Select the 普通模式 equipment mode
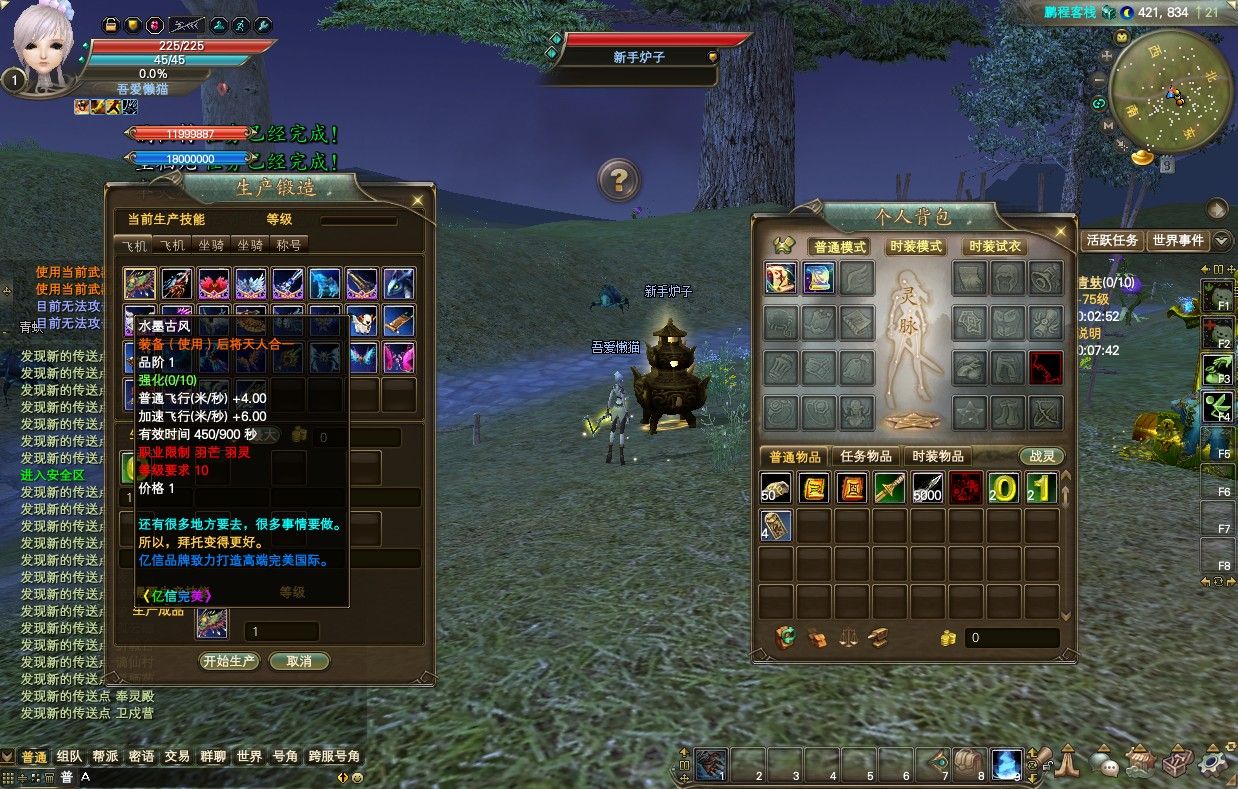 (839, 246)
